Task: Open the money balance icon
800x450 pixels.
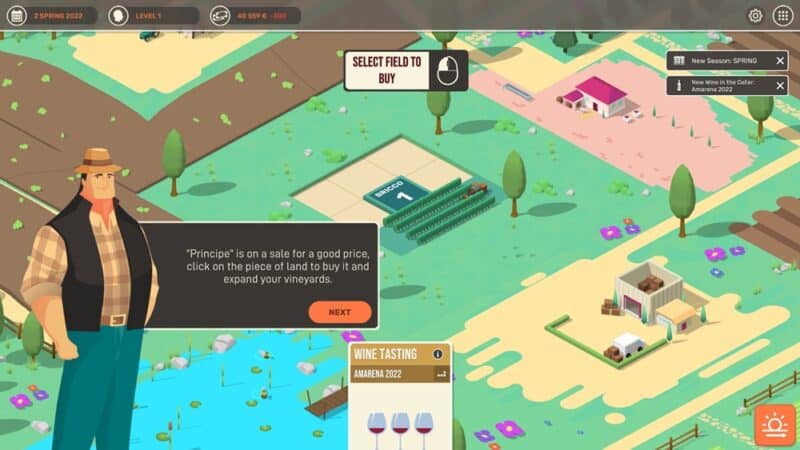Action: tap(220, 16)
